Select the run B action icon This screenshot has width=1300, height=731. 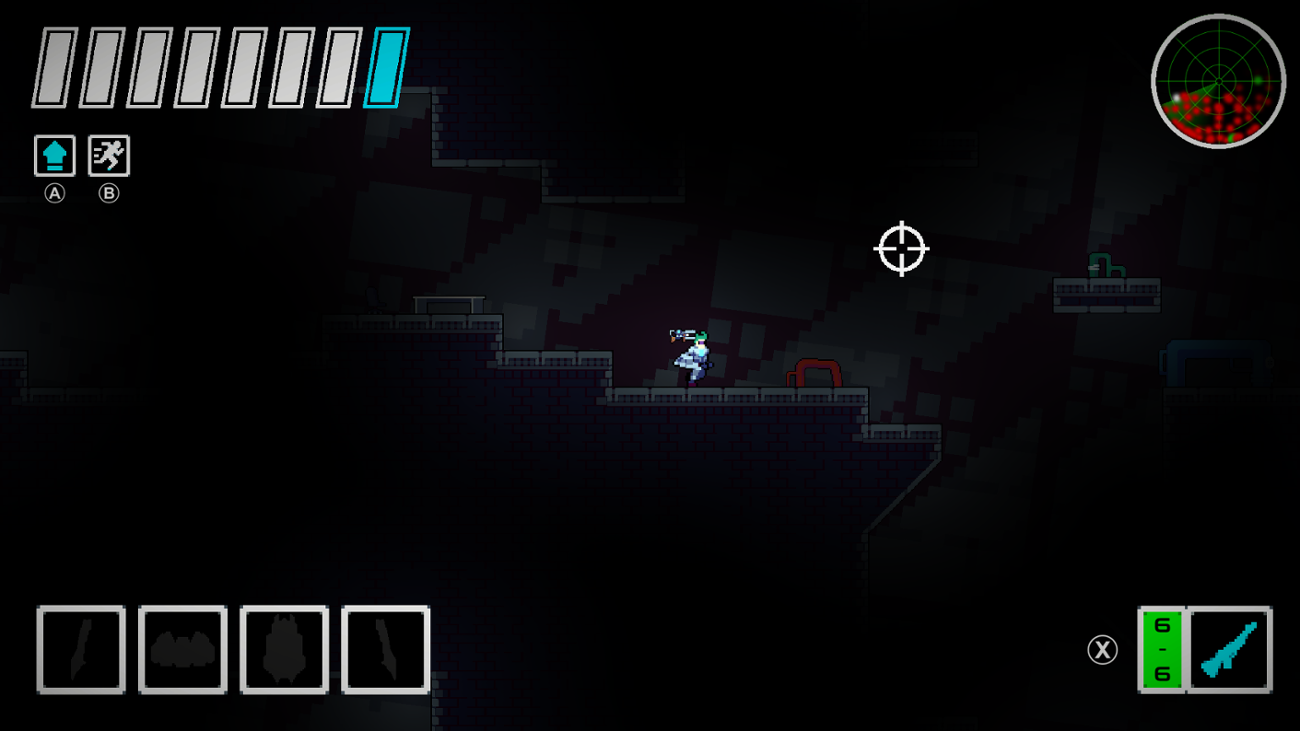[x=109, y=155]
